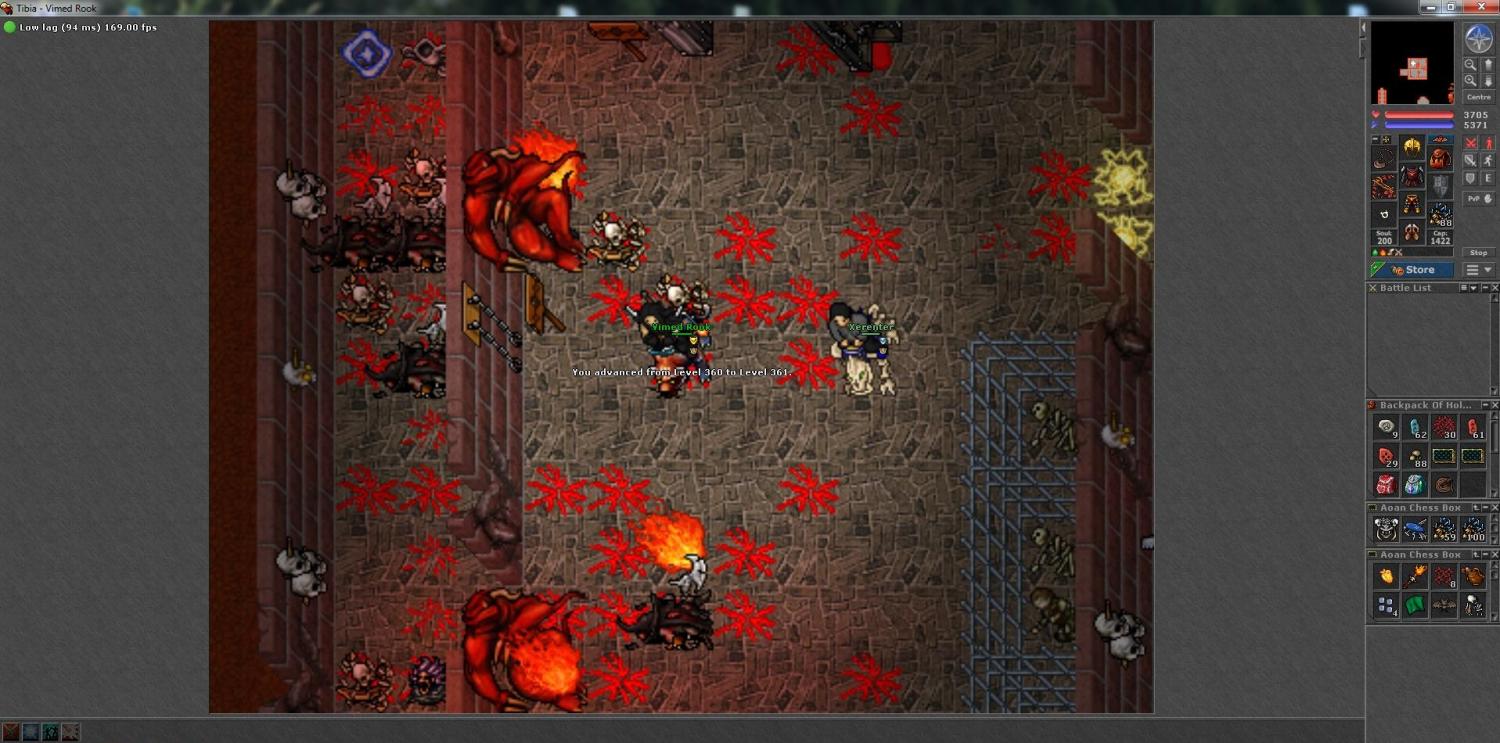Select the golden helmet equipment slot
This screenshot has width=1500, height=743.
[1412, 148]
